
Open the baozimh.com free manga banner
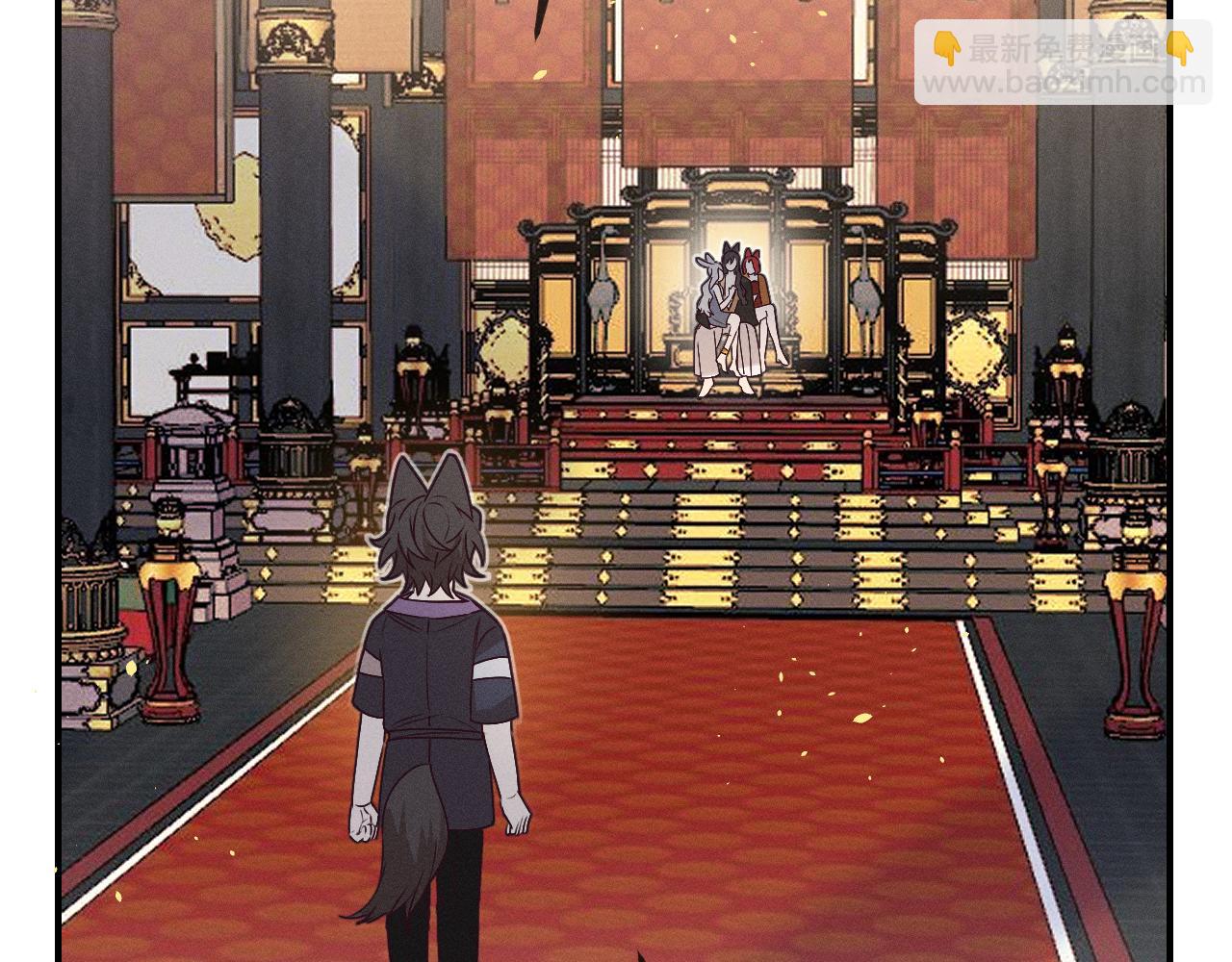tap(1063, 63)
